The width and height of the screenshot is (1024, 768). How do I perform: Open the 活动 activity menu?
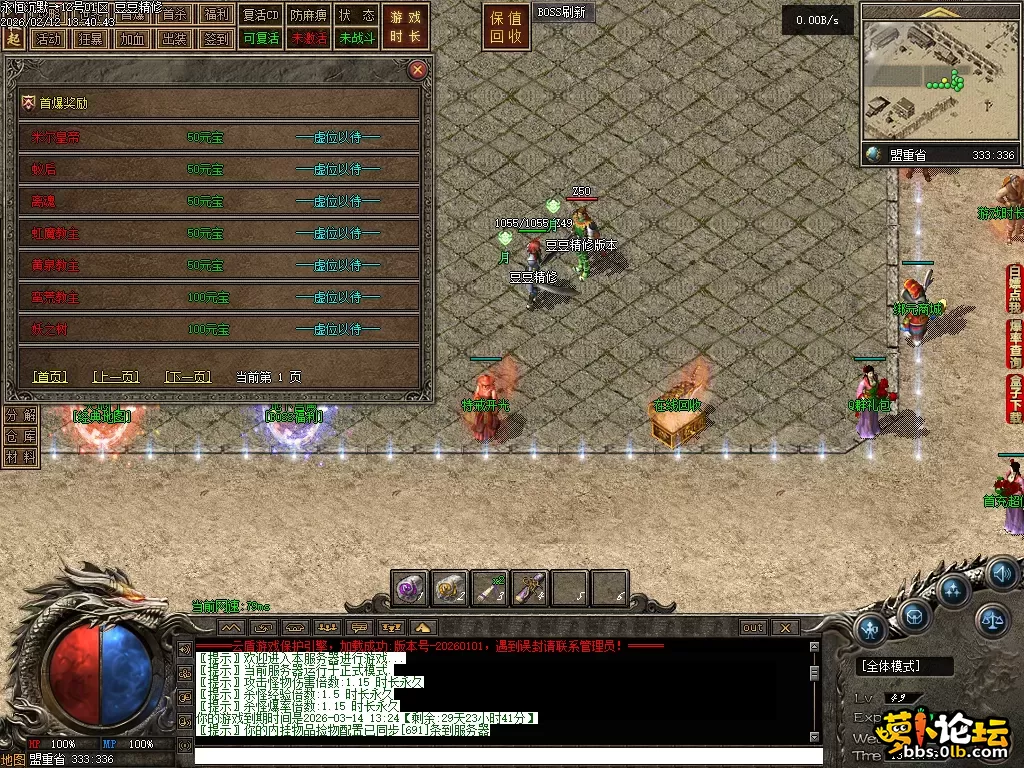(x=47, y=39)
